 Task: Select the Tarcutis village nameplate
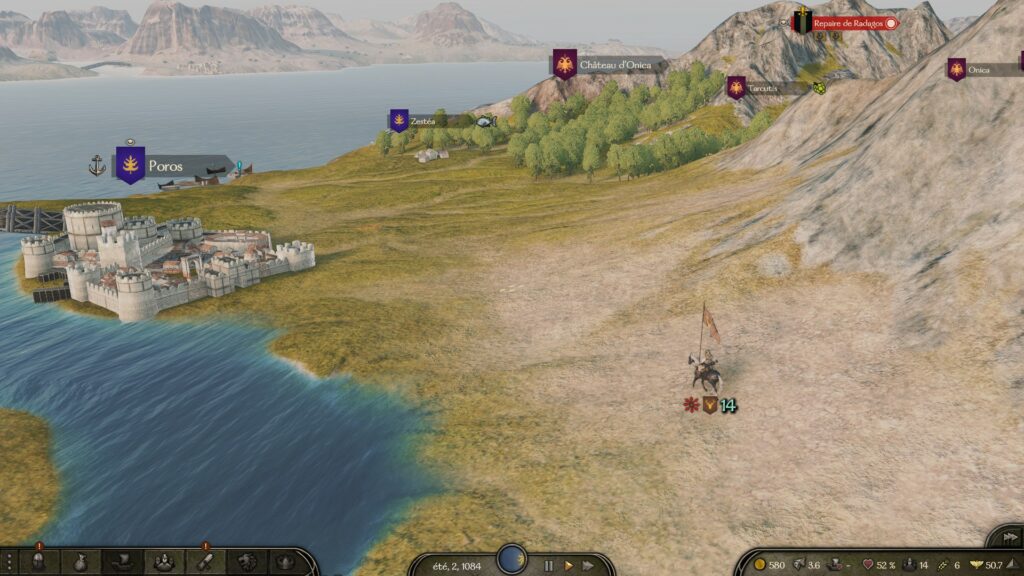(762, 89)
